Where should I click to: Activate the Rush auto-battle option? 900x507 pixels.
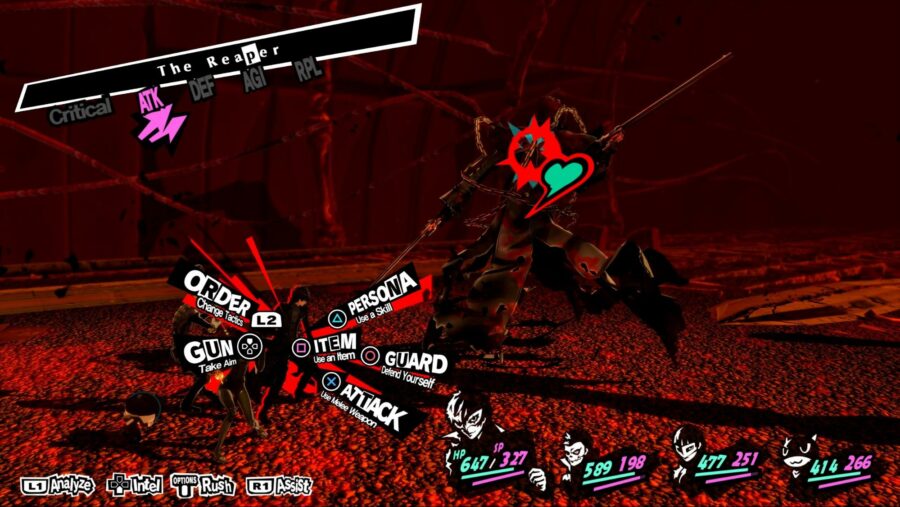pos(204,486)
